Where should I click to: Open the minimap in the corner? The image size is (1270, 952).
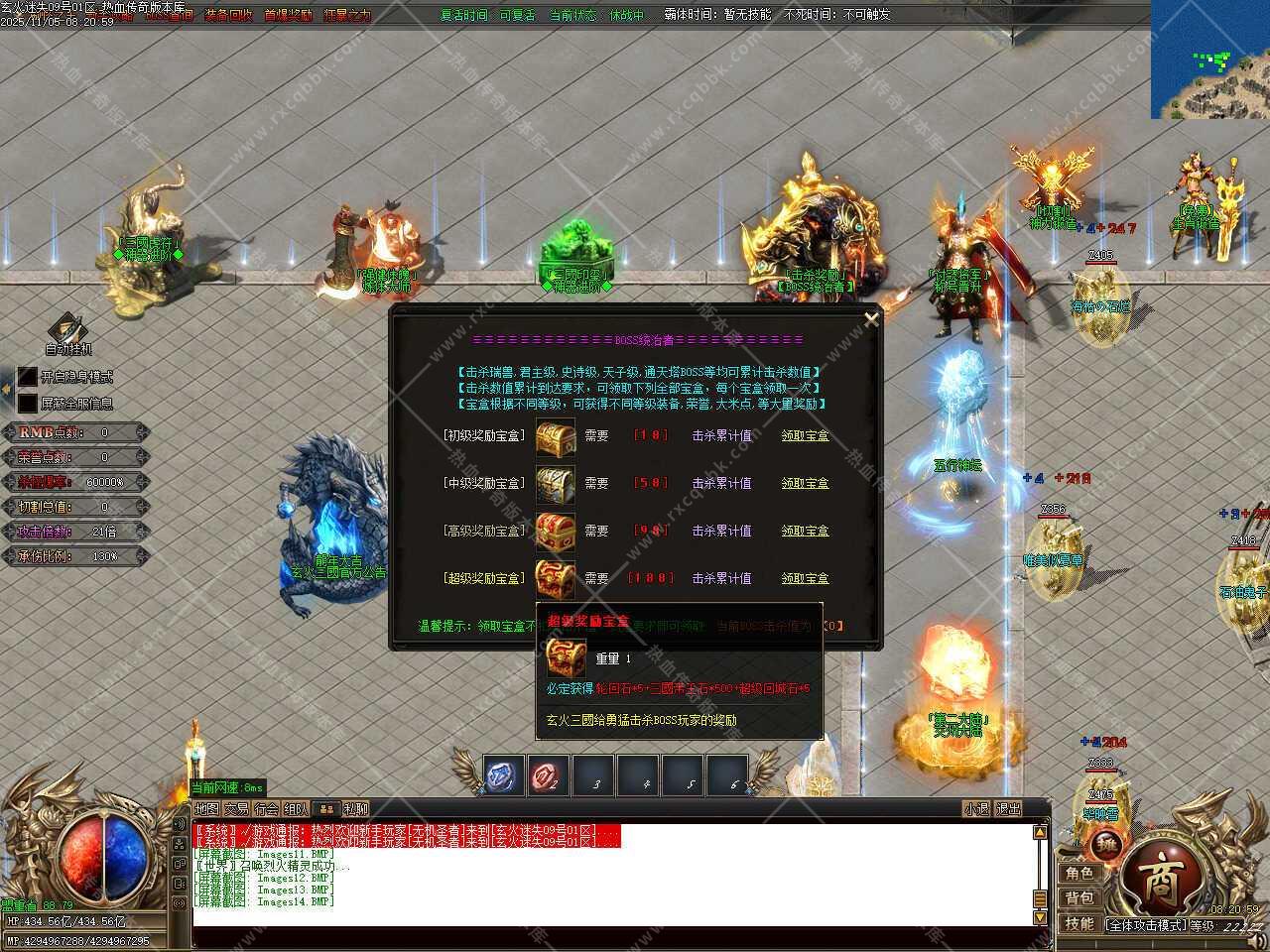pyautogui.click(x=1209, y=59)
